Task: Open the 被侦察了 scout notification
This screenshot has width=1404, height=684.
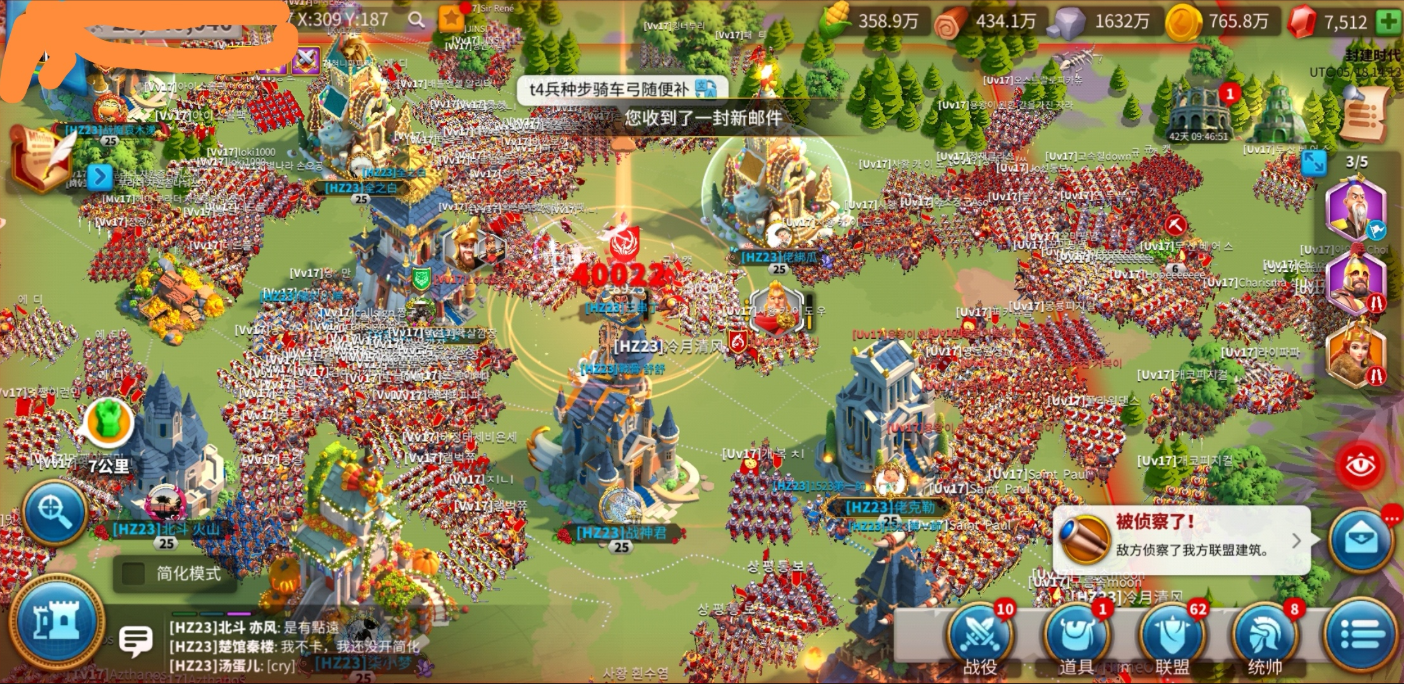Action: (1180, 539)
